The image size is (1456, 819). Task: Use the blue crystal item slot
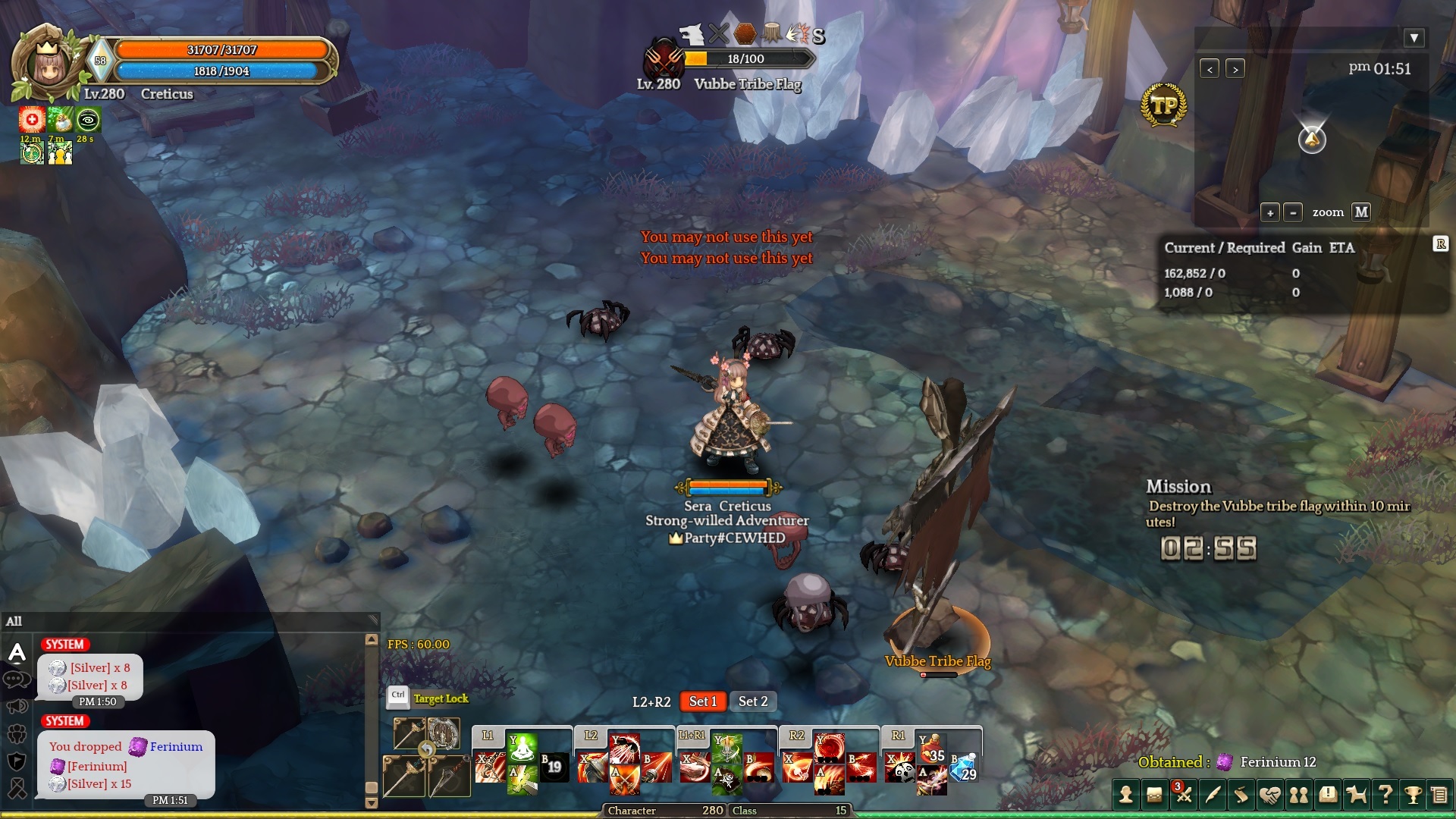(964, 767)
